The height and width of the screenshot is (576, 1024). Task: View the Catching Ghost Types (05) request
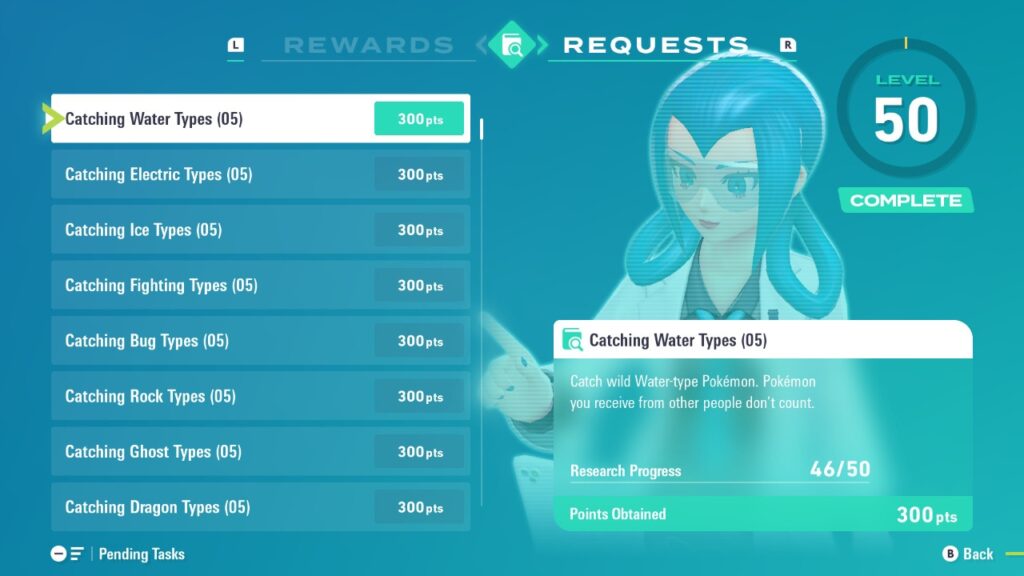click(x=260, y=452)
